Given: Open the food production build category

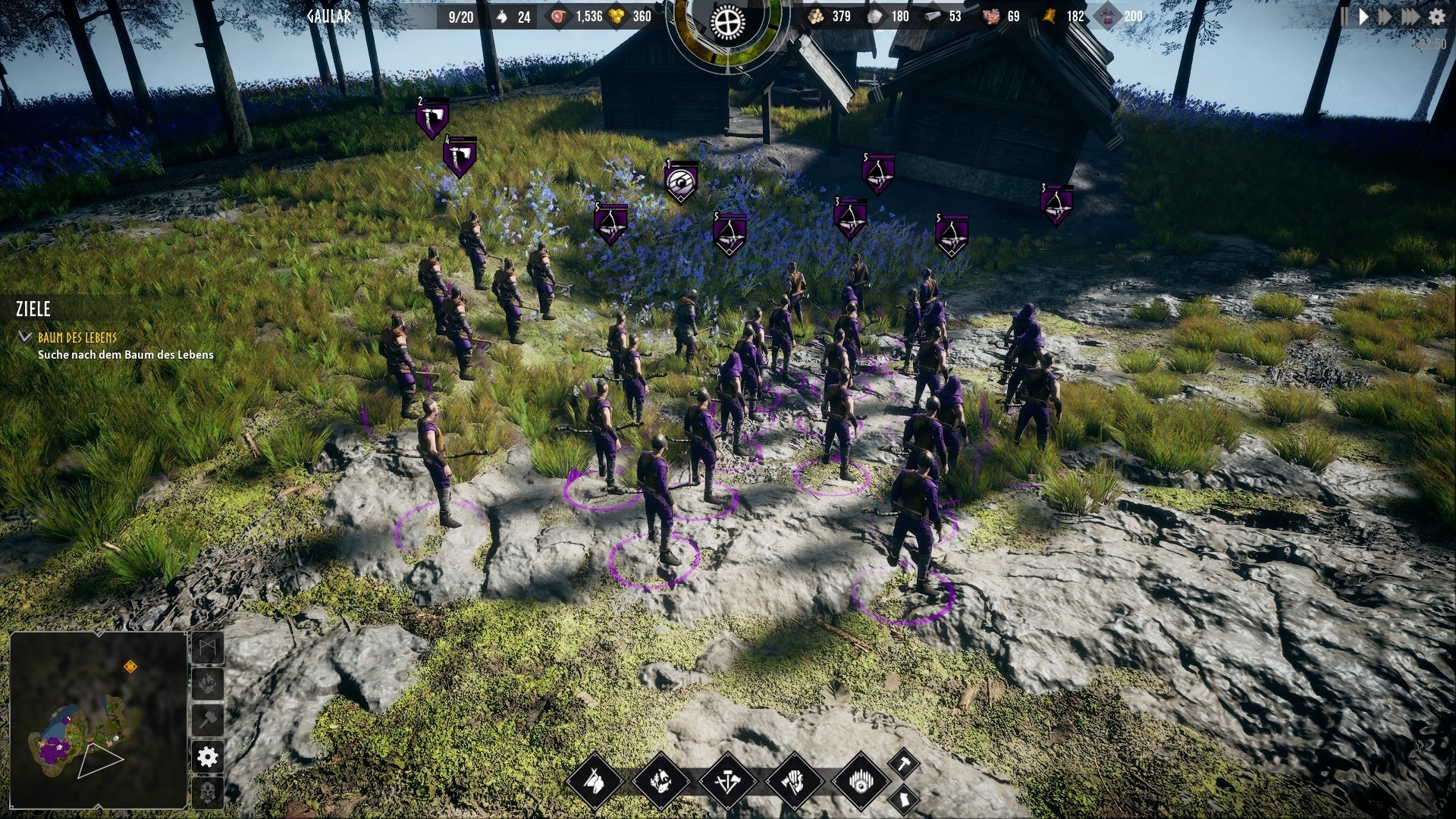Looking at the screenshot, I should pos(661,780).
